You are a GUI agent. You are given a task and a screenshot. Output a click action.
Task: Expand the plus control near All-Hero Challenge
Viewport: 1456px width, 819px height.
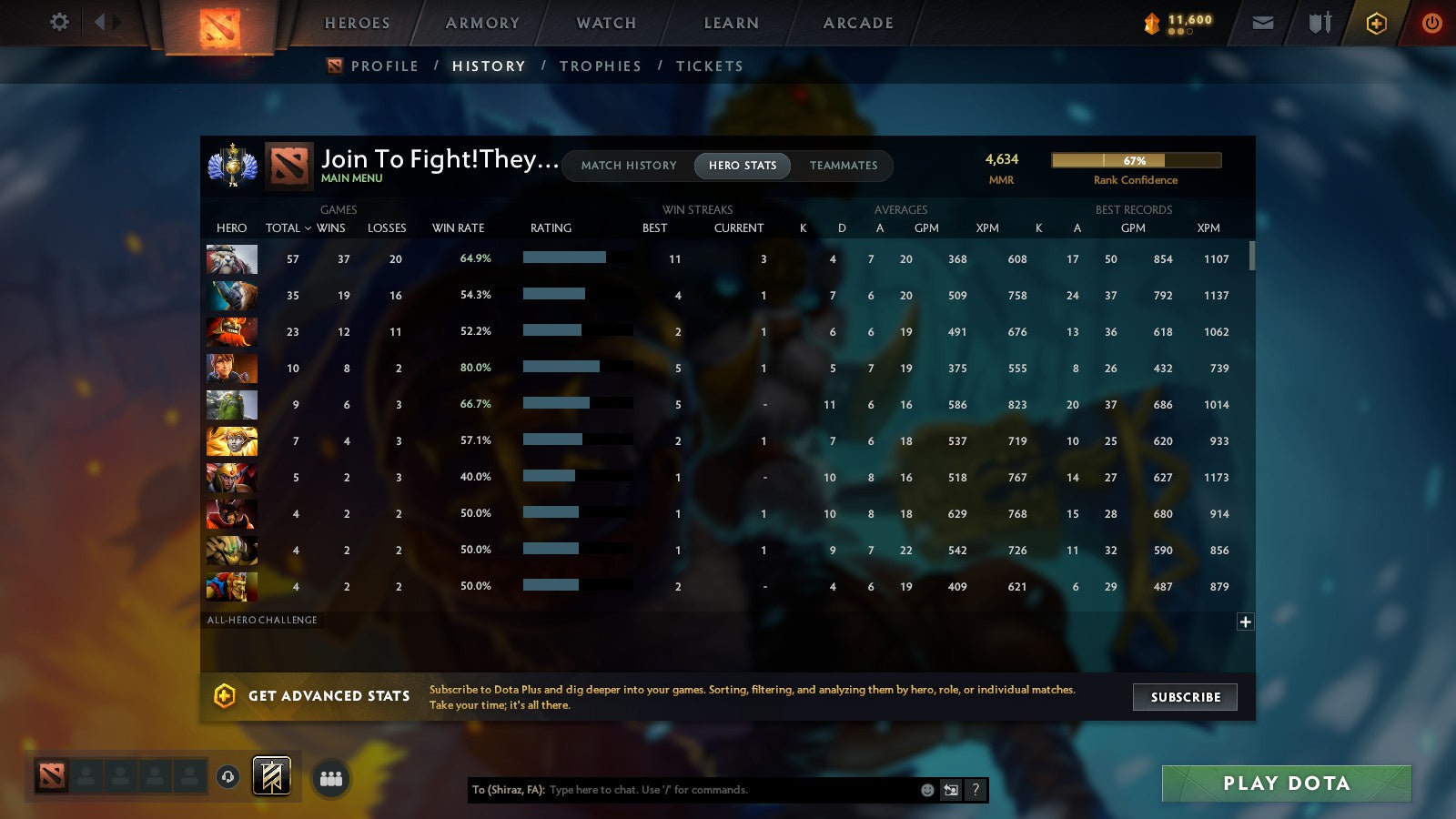[x=1244, y=622]
